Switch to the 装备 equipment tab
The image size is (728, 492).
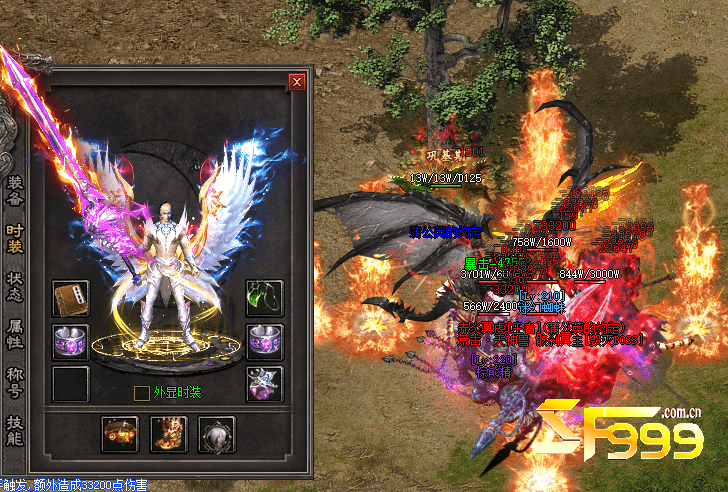[x=15, y=189]
